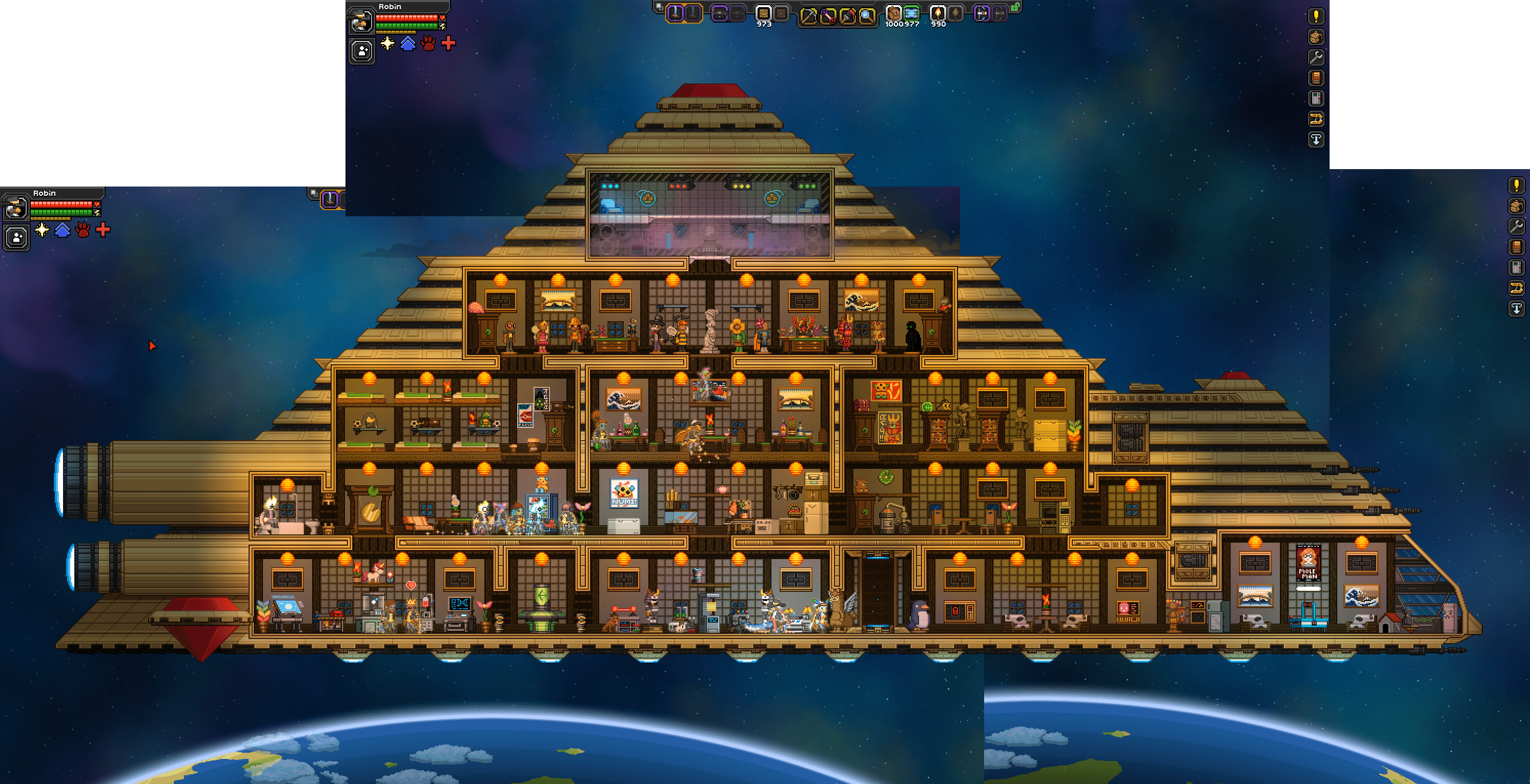1530x784 pixels.
Task: Select the wood planks stack of 973
Action: point(764,13)
